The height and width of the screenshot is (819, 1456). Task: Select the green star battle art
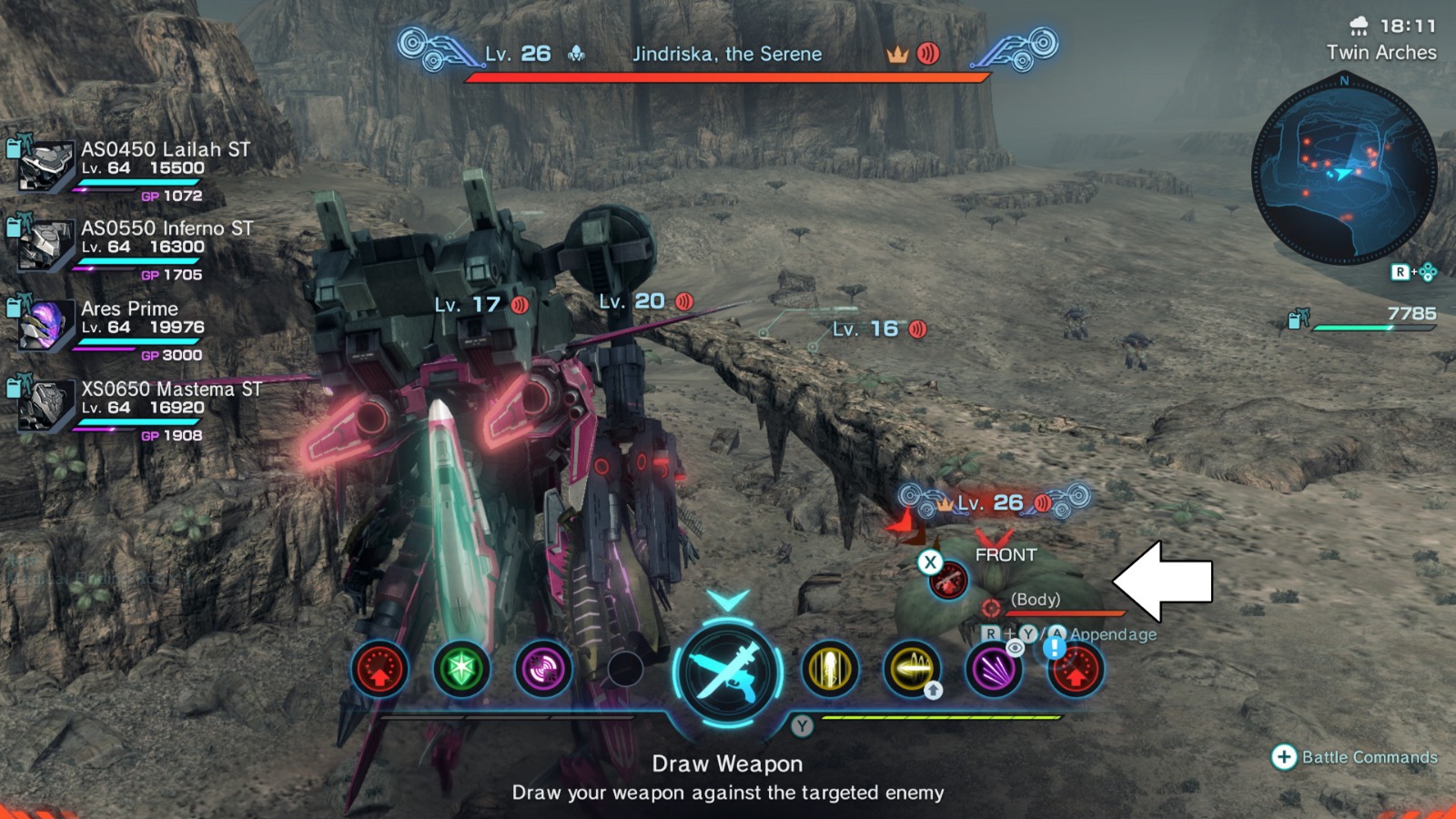point(462,670)
